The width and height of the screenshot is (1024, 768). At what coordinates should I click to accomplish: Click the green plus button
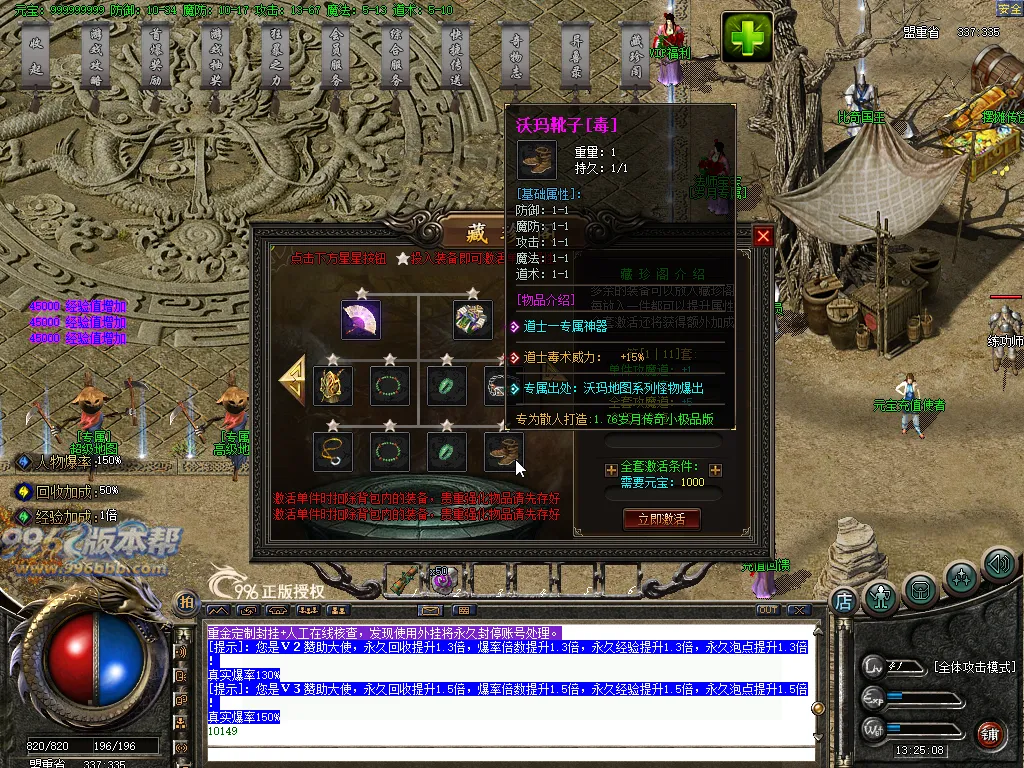tap(748, 38)
